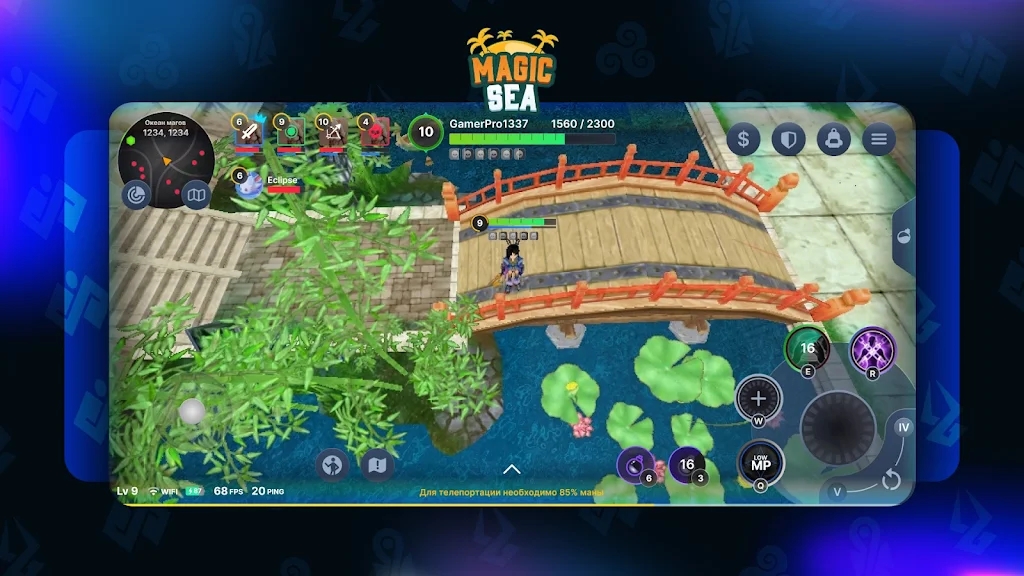Activate the green E skill on cooldown
1024x576 pixels.
pyautogui.click(x=807, y=349)
